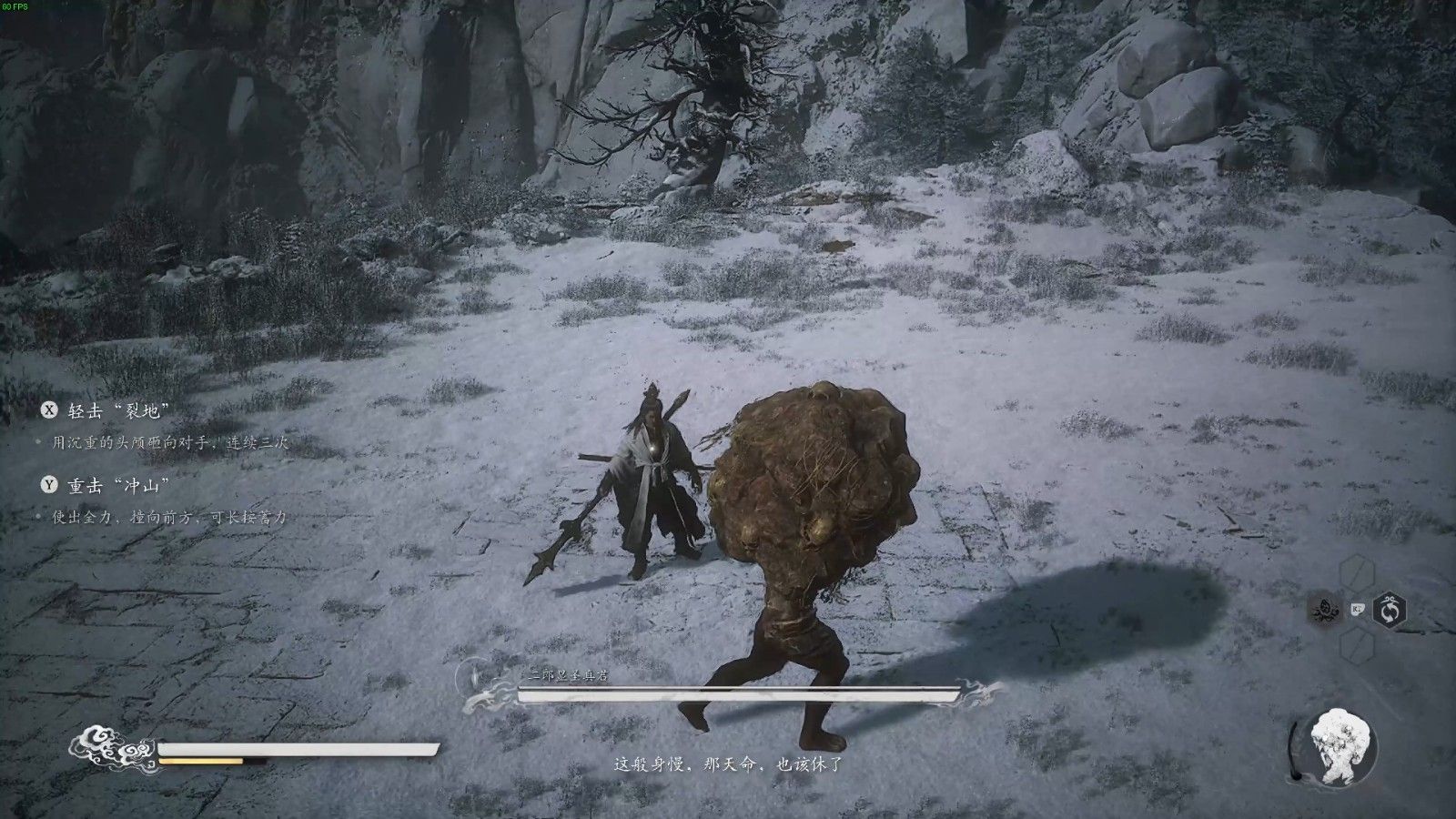Click the dark flower spirit skill icon
Viewport: 1456px width, 819px height.
point(1325,610)
